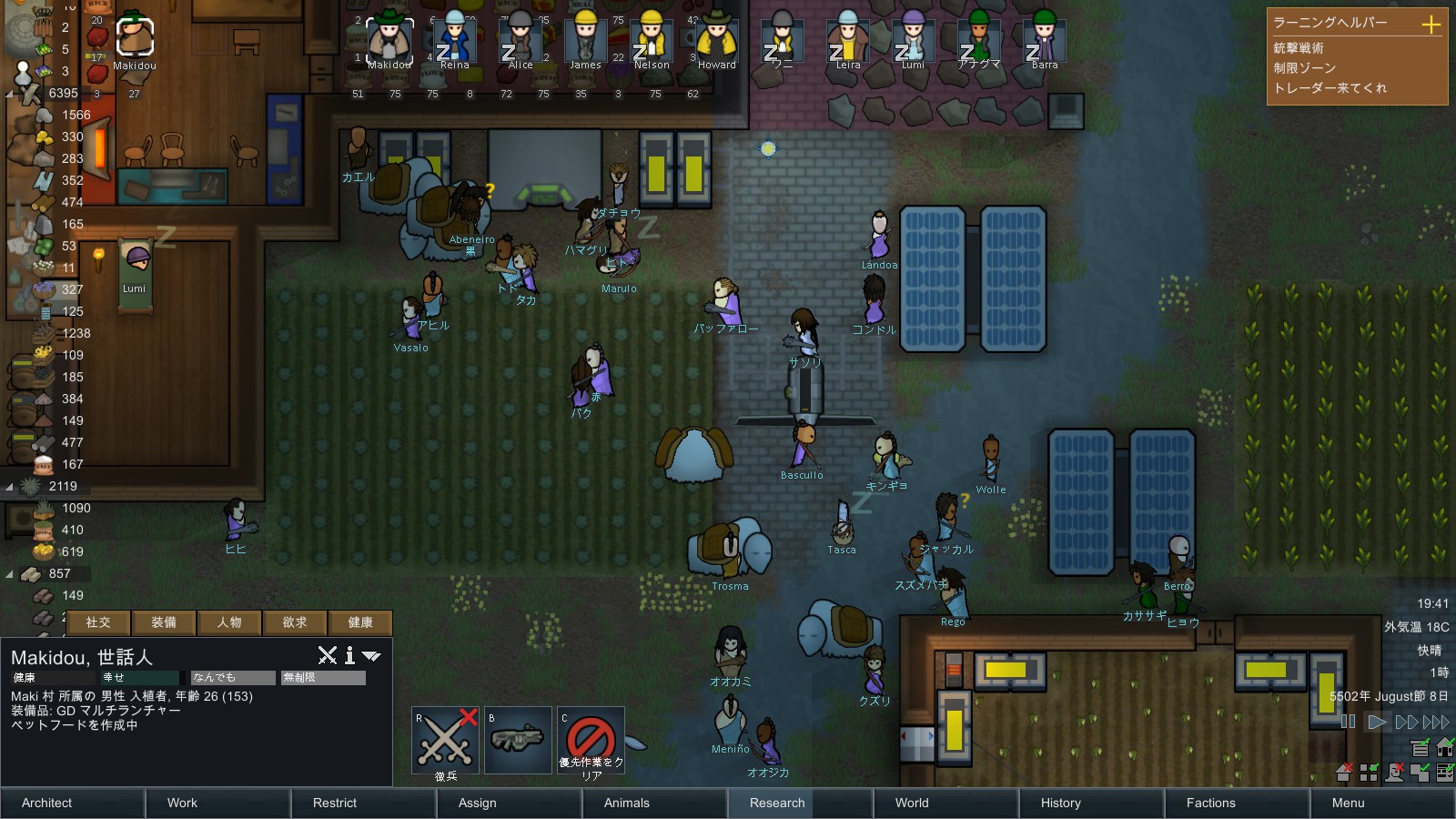The image size is (1456, 819).
Task: Toggle the roof overlay house icon with checkmark
Action: 1444,749
